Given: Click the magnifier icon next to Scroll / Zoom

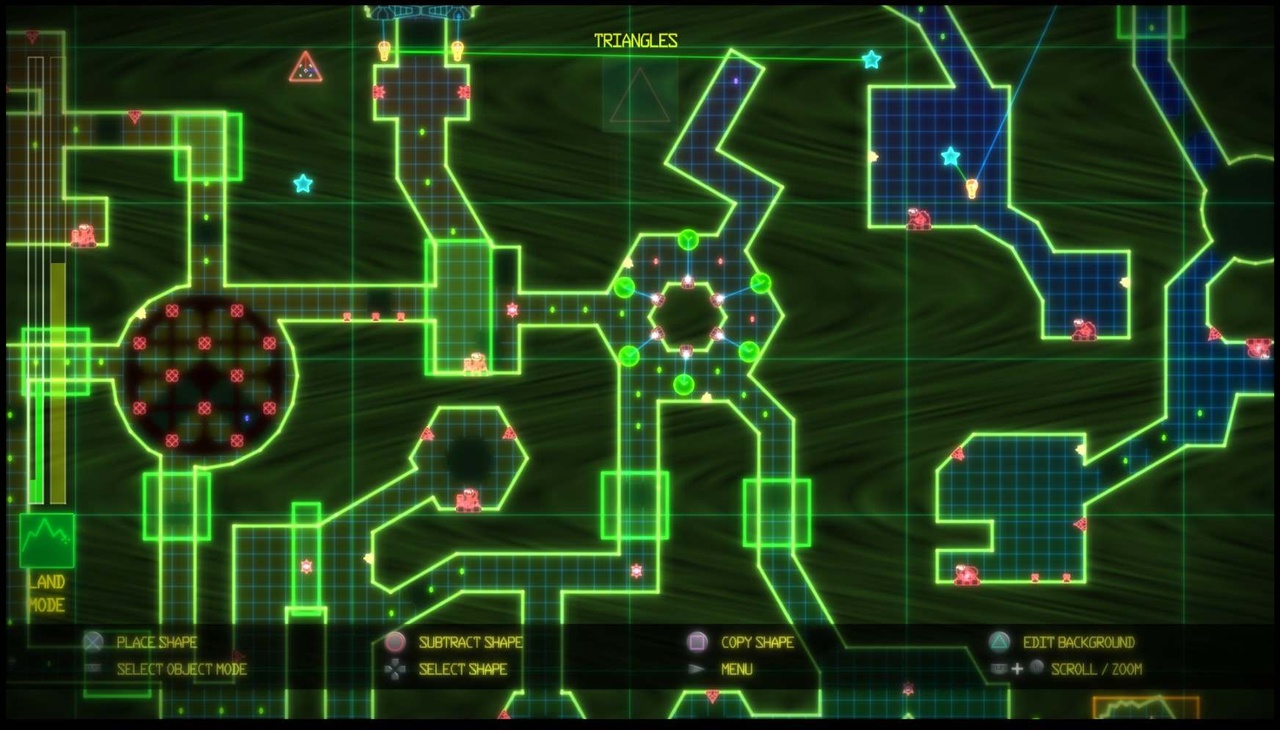Looking at the screenshot, I should (x=1036, y=667).
